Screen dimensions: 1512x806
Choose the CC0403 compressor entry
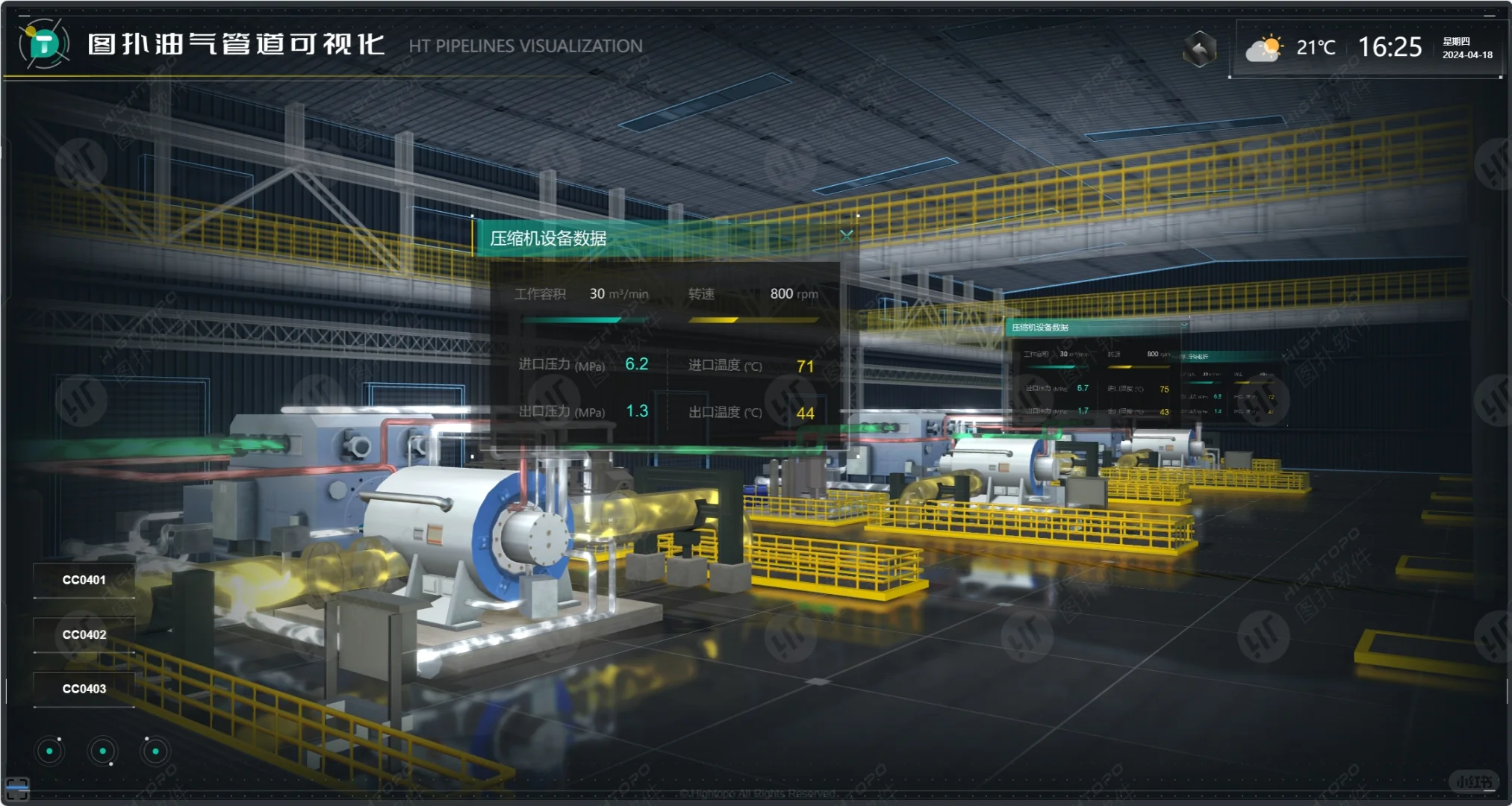point(84,689)
